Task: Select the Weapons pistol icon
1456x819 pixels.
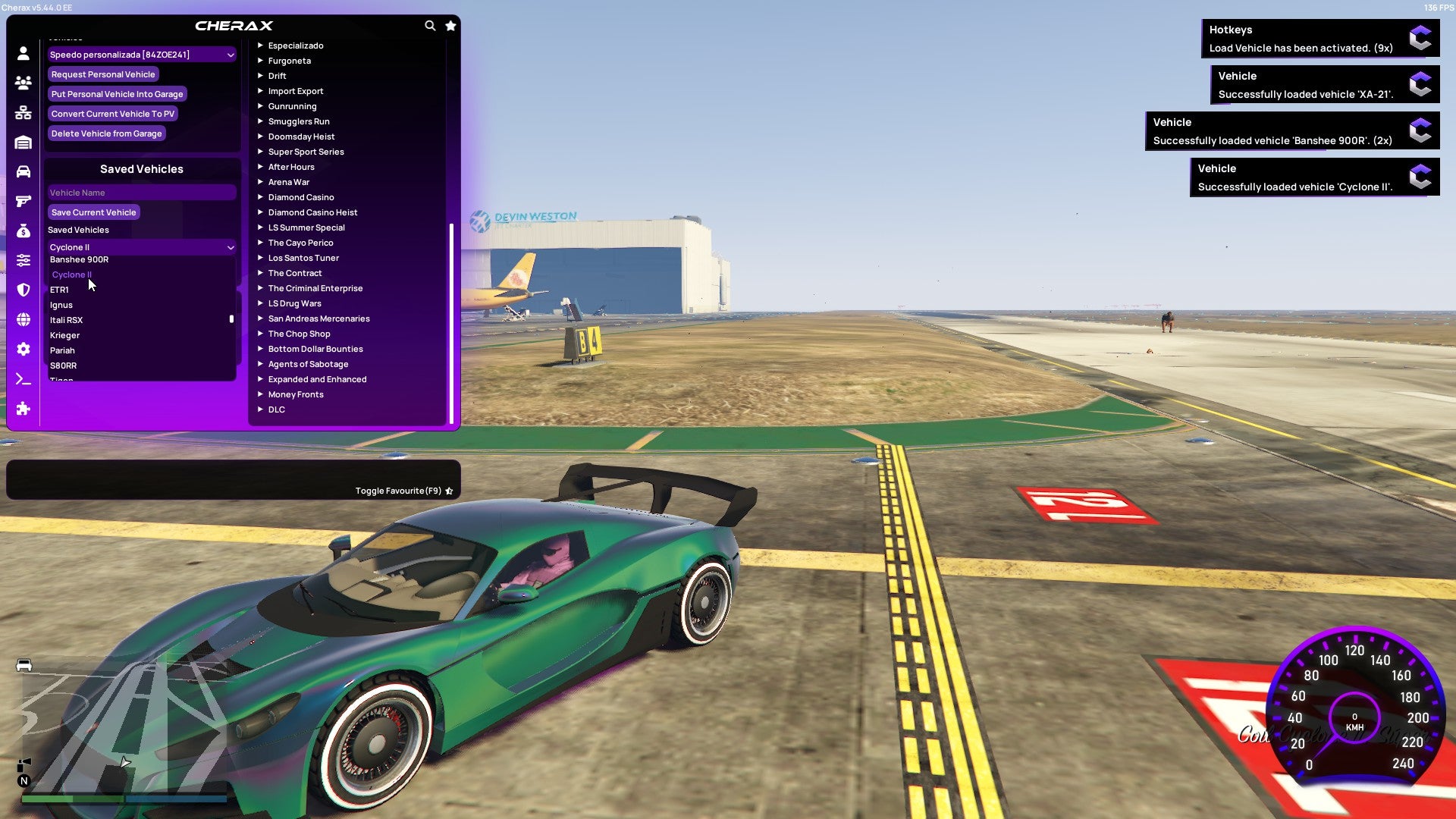Action: [23, 201]
